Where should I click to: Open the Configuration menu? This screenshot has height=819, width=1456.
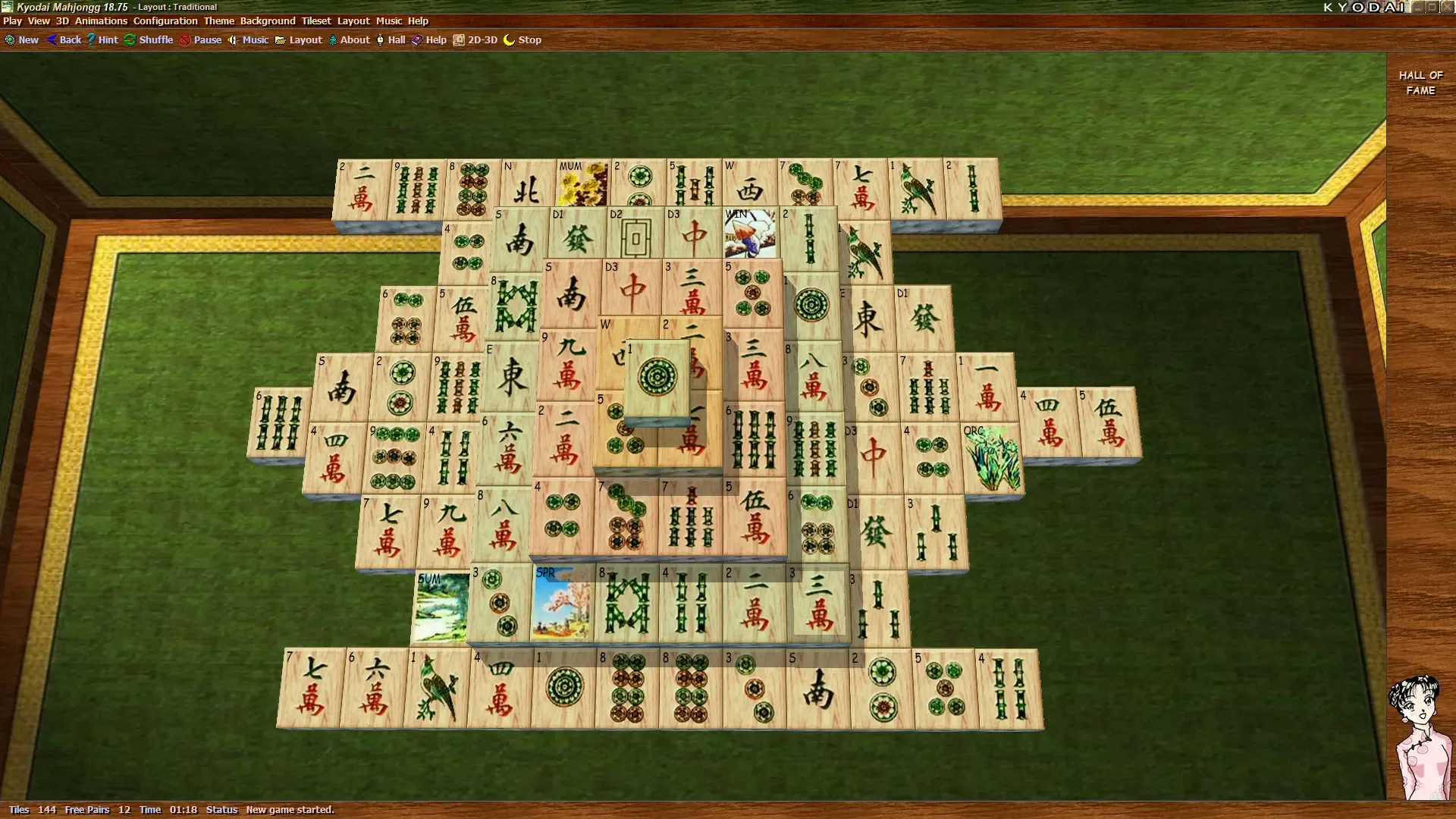tap(165, 20)
